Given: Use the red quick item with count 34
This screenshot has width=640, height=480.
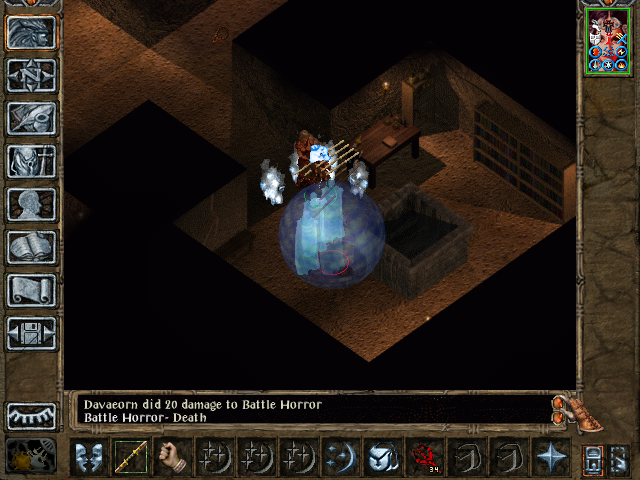Looking at the screenshot, I should point(424,458).
